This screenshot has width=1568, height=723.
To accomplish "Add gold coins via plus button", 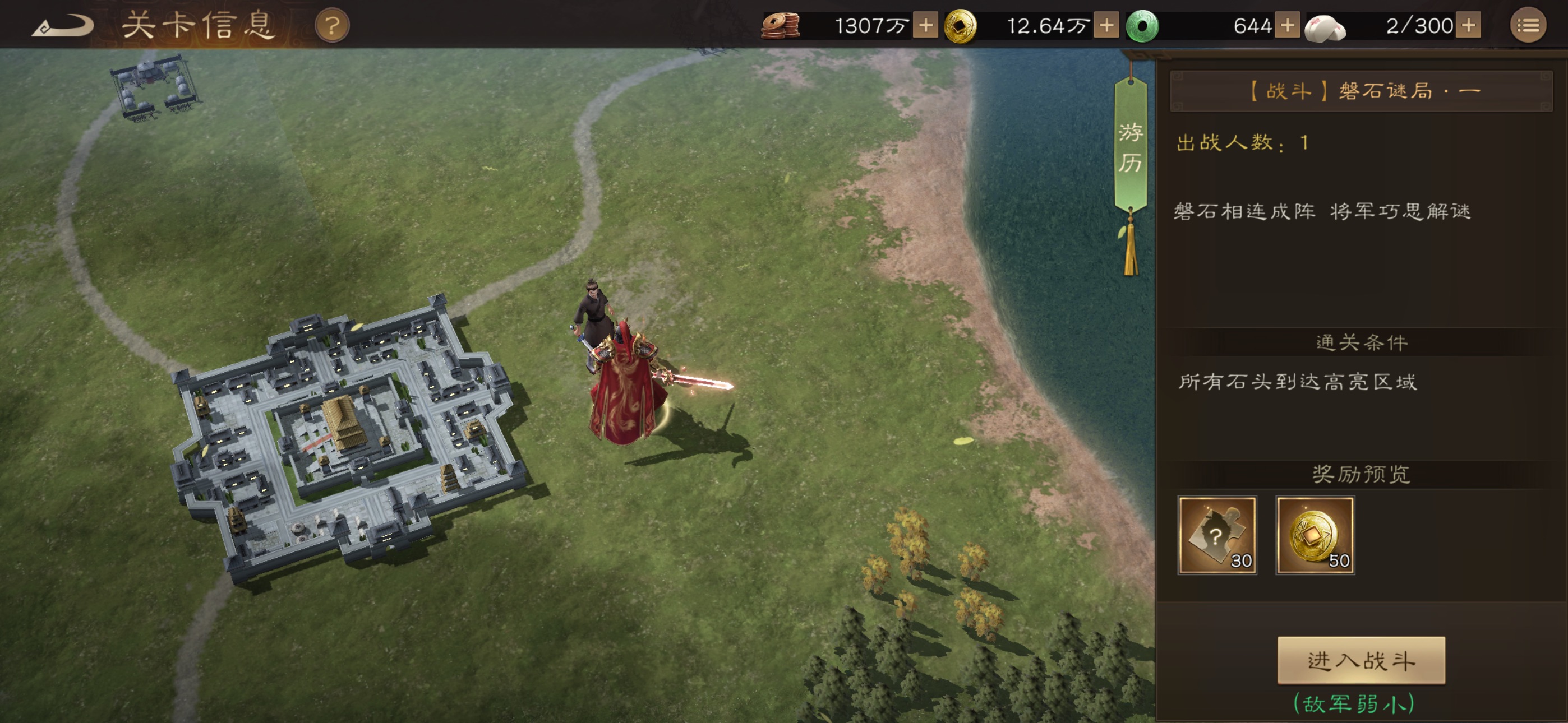I will 1106,26.
